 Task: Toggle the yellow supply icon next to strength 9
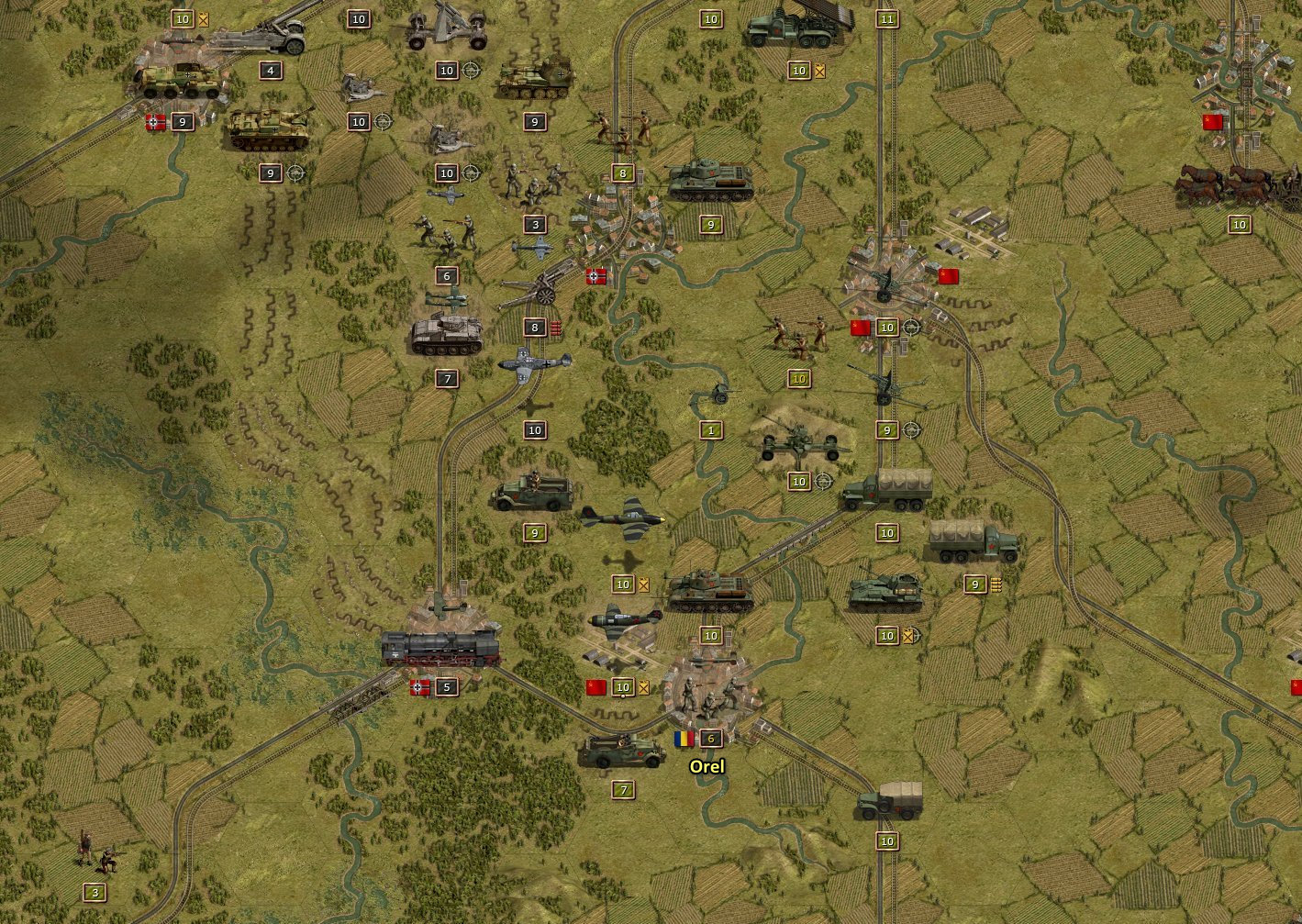(x=996, y=584)
